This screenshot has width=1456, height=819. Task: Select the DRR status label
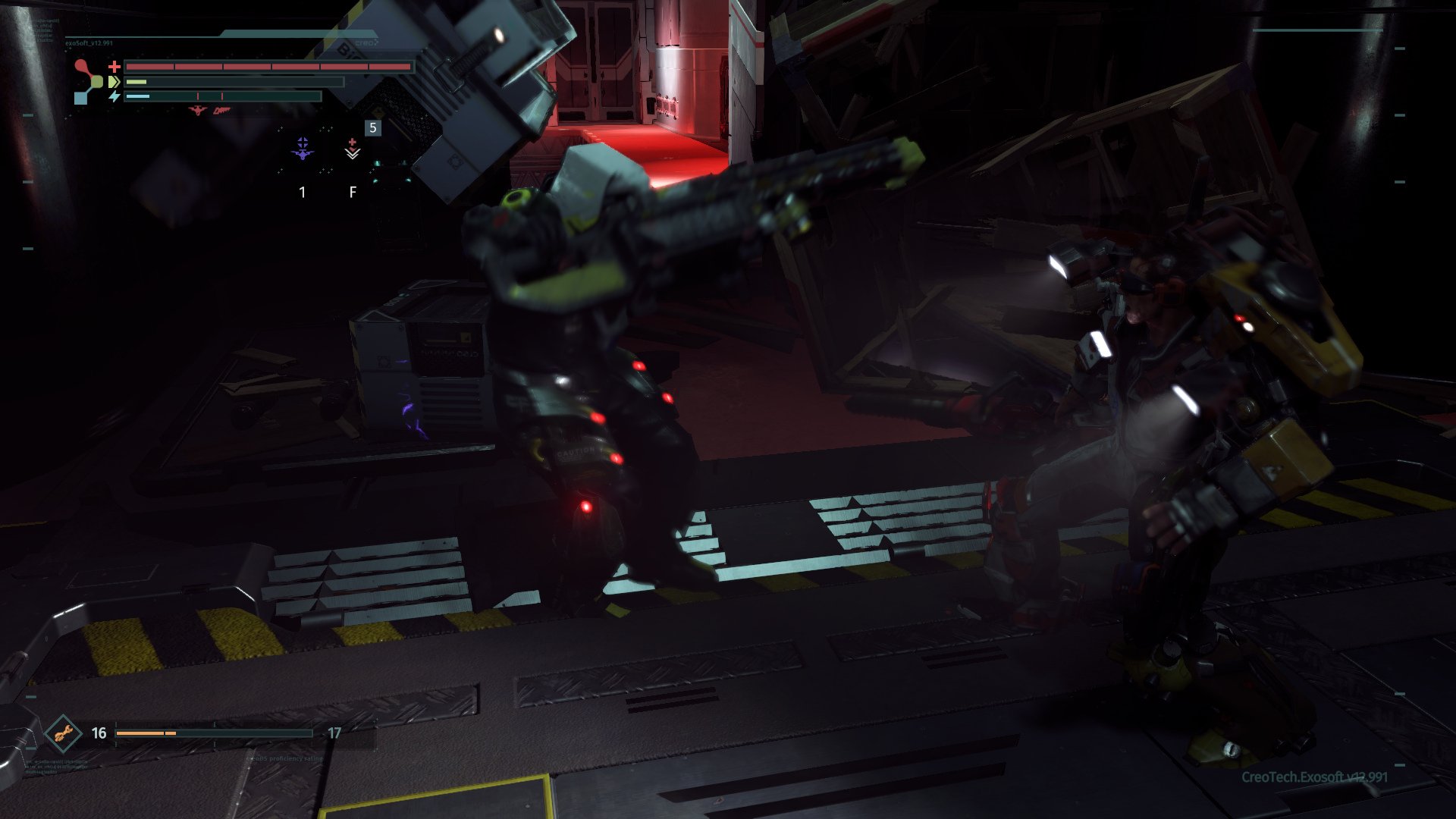(221, 111)
